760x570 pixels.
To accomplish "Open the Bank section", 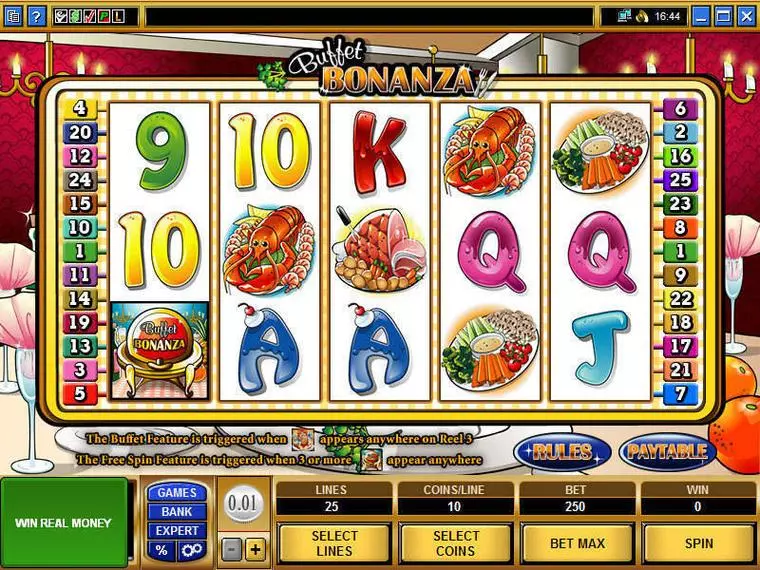I will click(177, 511).
